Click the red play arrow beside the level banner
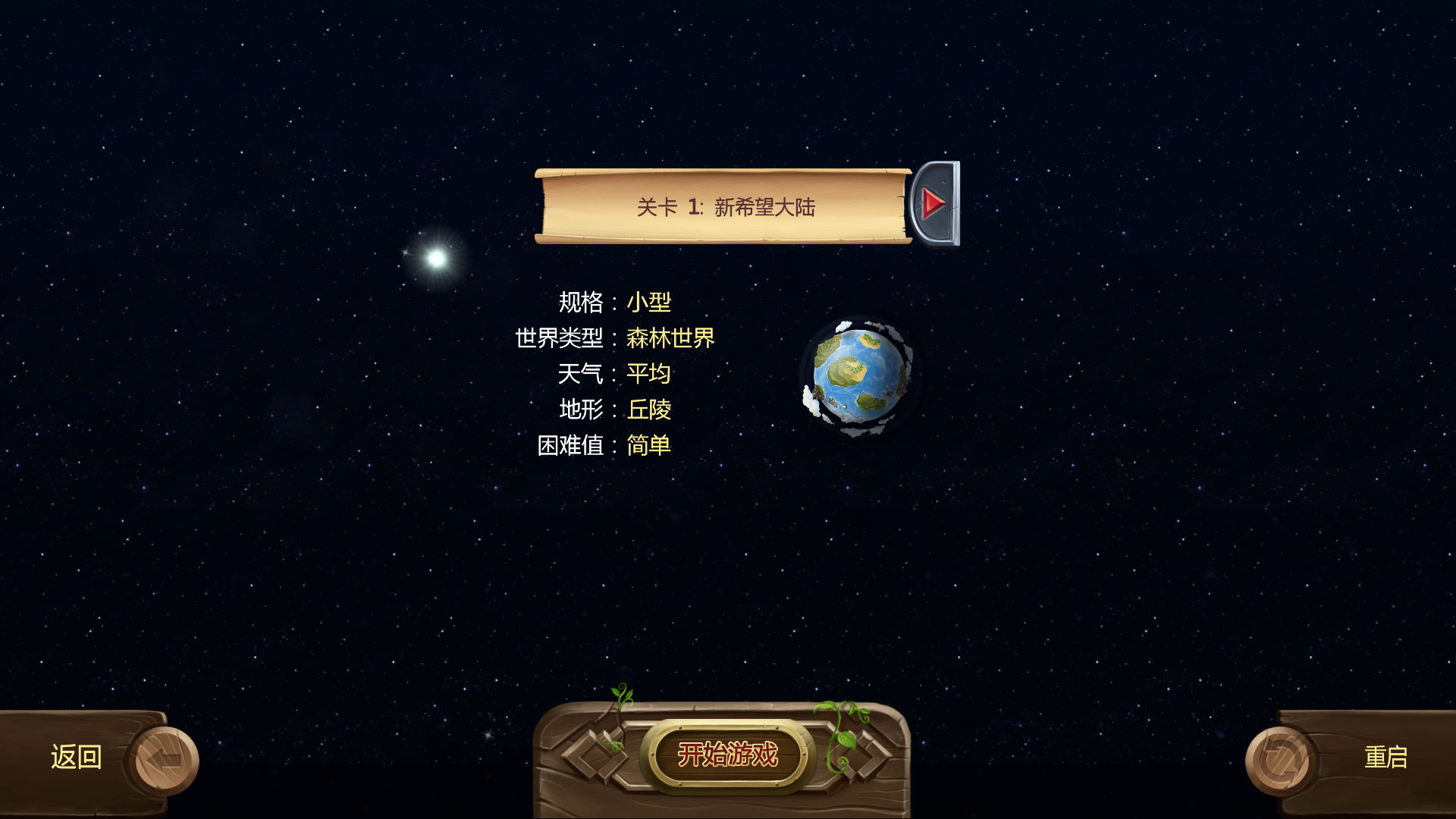Viewport: 1456px width, 819px height. [935, 204]
